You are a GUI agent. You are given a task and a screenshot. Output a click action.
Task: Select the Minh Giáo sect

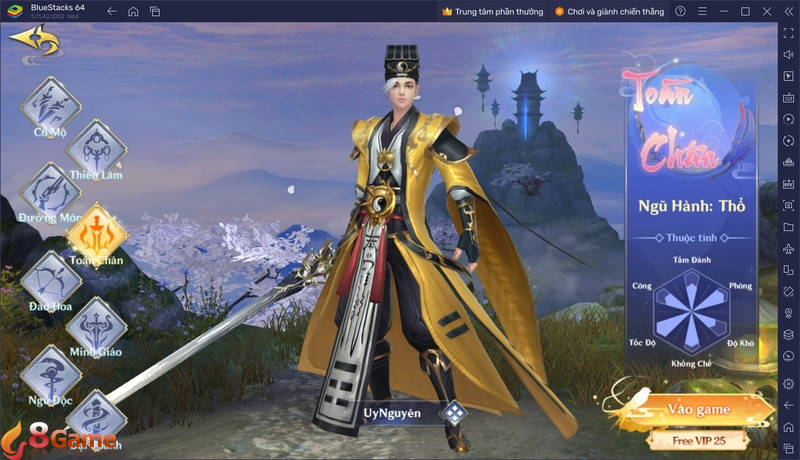[x=95, y=323]
